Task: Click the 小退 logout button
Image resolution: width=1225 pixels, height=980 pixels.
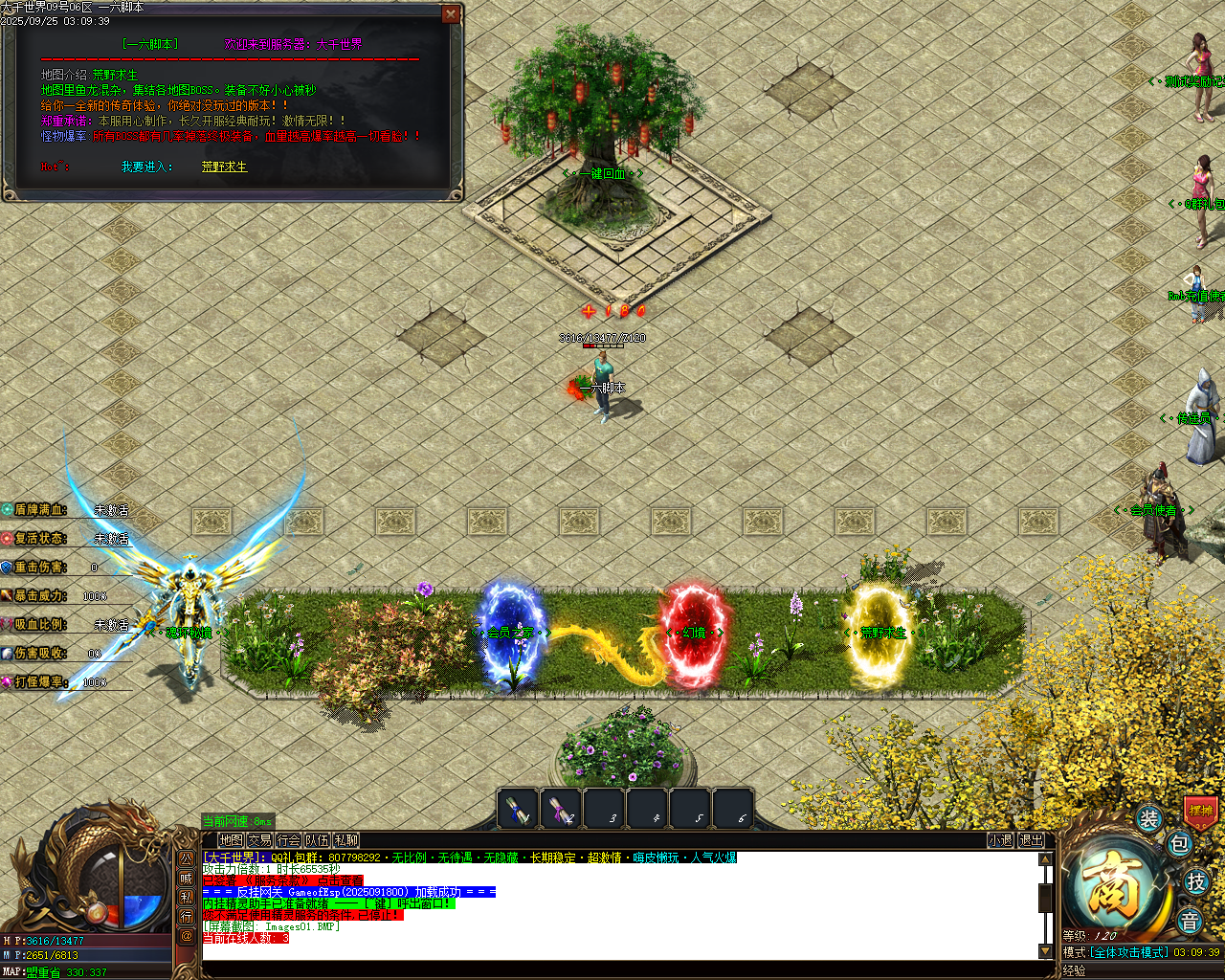Action: [x=998, y=838]
